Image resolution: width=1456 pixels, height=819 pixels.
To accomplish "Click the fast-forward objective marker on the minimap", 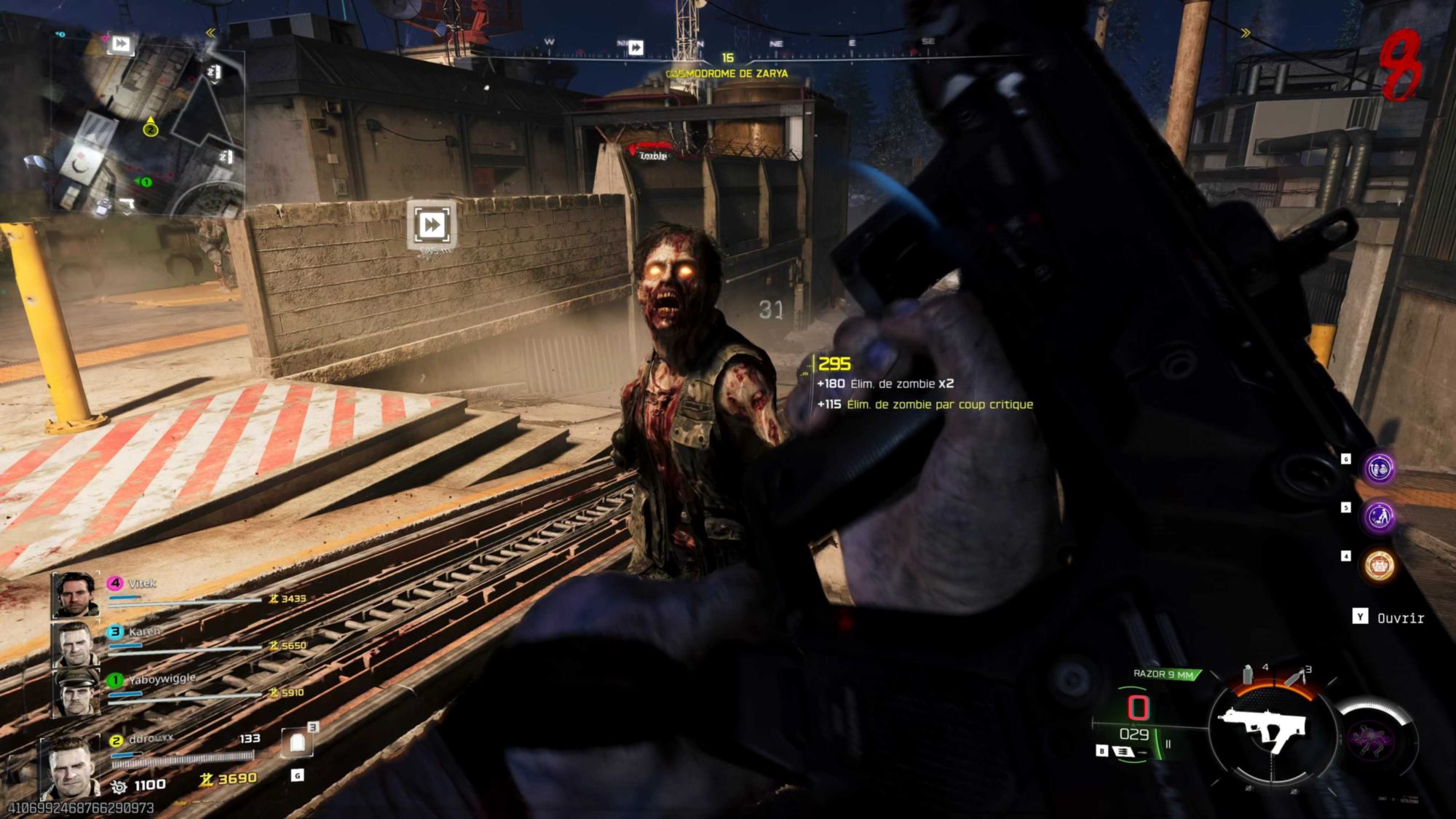I will [x=120, y=44].
